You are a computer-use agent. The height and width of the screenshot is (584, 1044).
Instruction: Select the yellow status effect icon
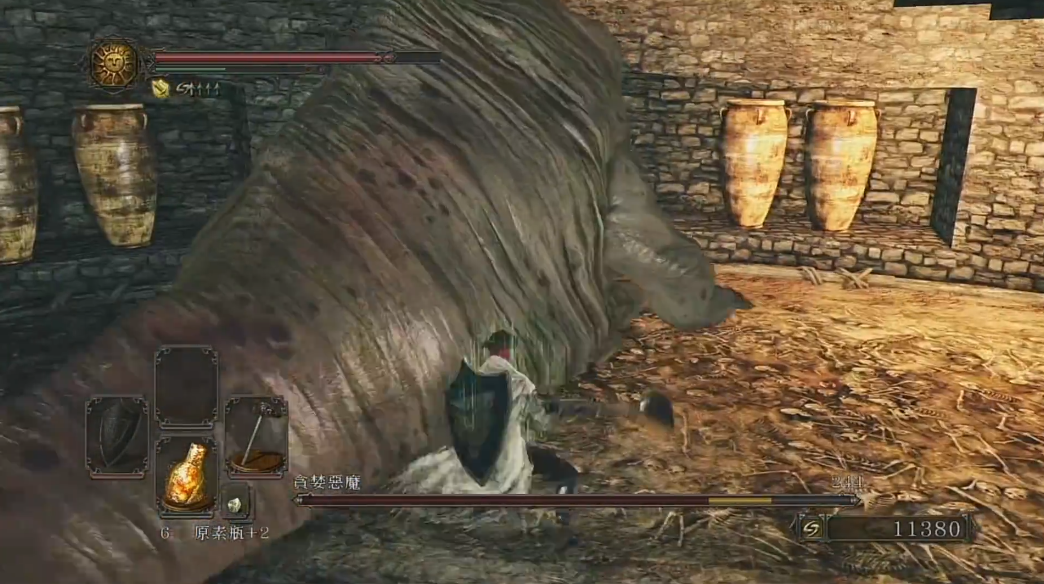160,89
